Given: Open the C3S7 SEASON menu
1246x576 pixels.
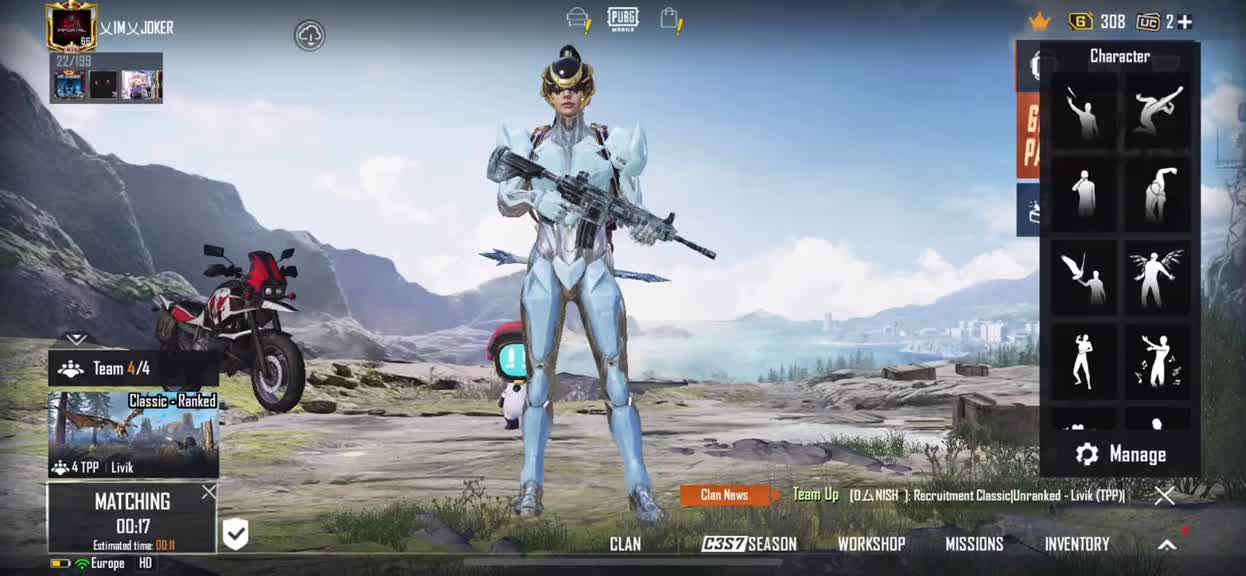Looking at the screenshot, I should [749, 544].
